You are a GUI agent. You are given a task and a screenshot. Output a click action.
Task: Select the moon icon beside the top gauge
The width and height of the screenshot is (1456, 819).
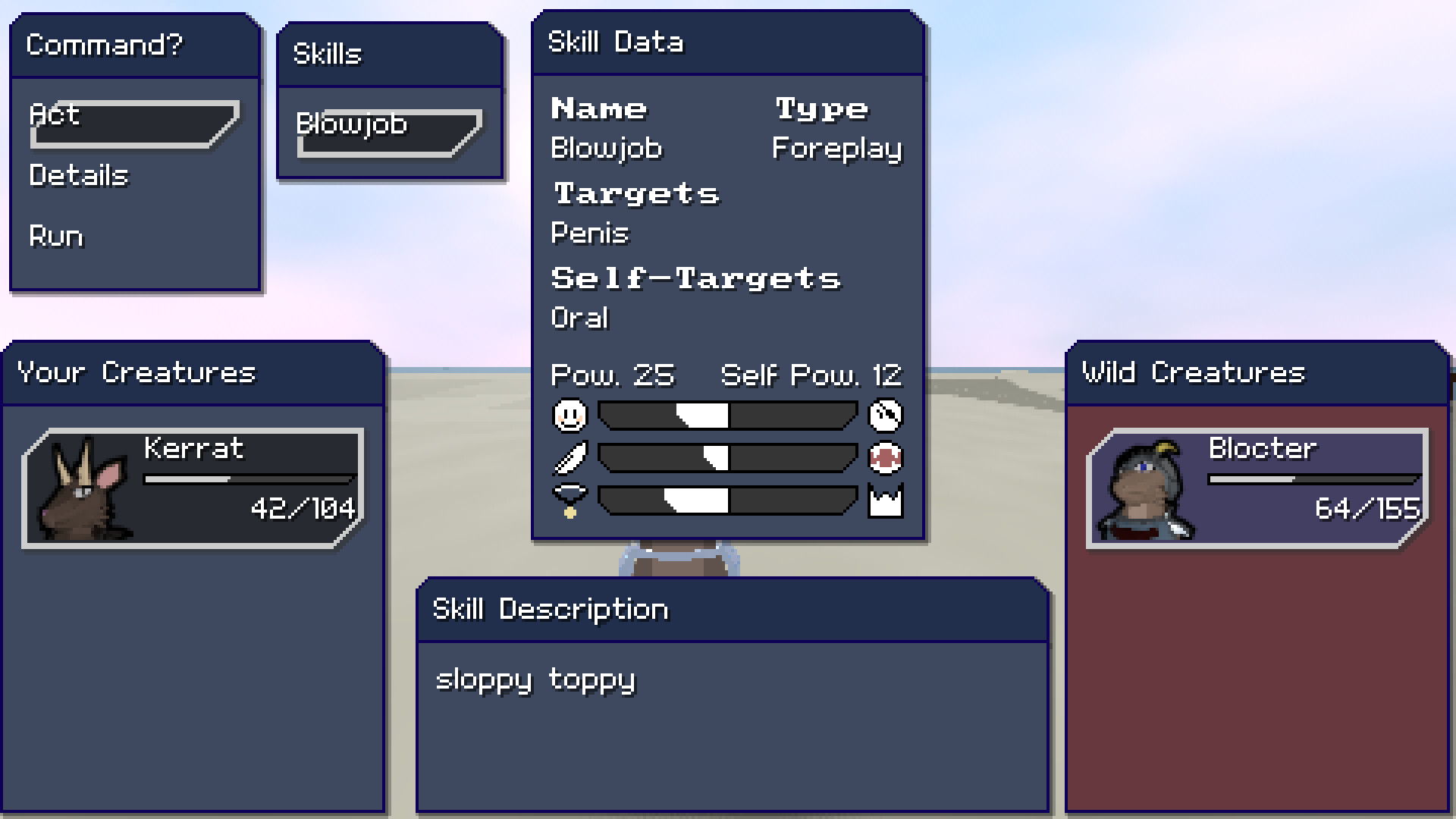point(887,416)
